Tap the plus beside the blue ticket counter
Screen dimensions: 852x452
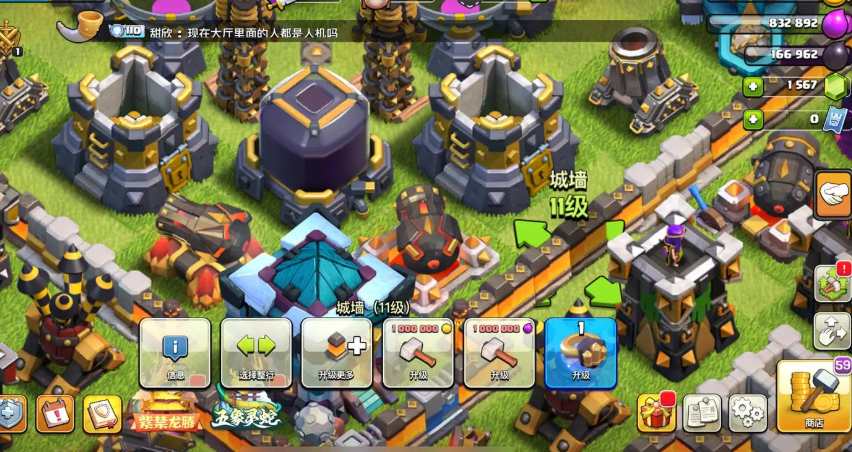(753, 120)
